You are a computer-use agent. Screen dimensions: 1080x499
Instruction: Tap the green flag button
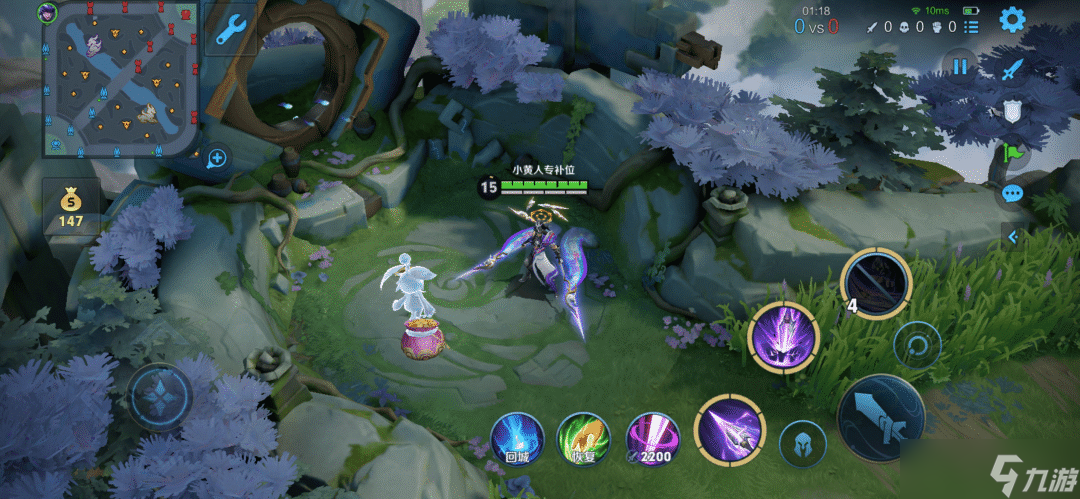click(x=1012, y=153)
